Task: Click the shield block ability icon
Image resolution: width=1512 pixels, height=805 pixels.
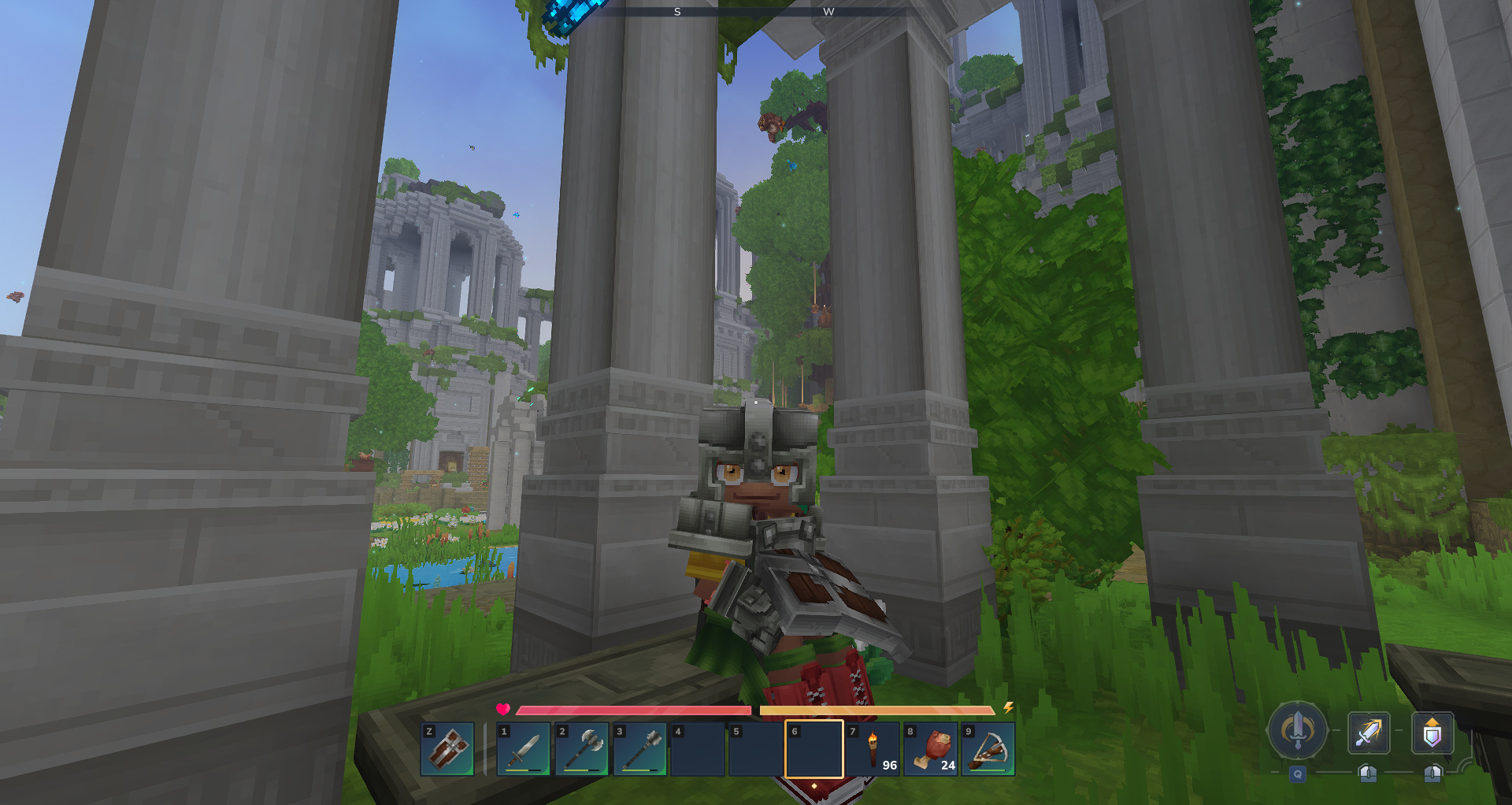Action: click(x=1432, y=733)
